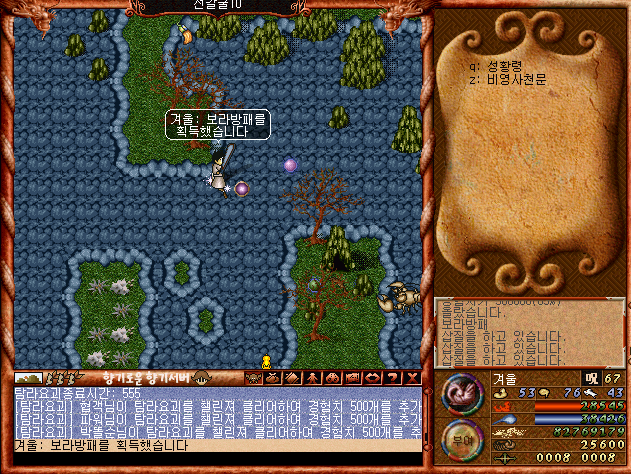Click the two-heads group icon
Viewport: 631px width, 474px height.
pos(332,378)
